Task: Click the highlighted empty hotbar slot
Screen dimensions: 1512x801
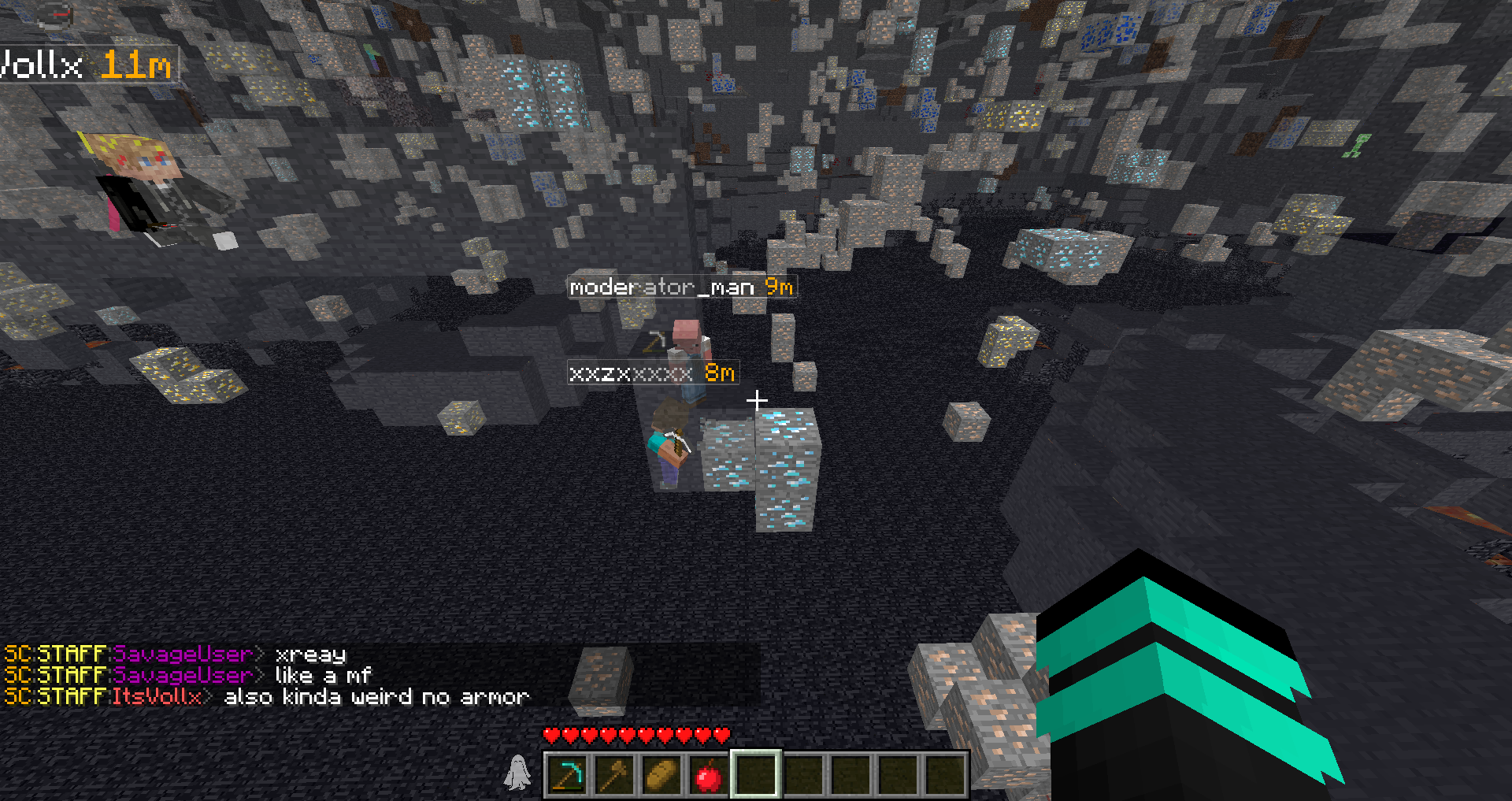Action: click(756, 775)
